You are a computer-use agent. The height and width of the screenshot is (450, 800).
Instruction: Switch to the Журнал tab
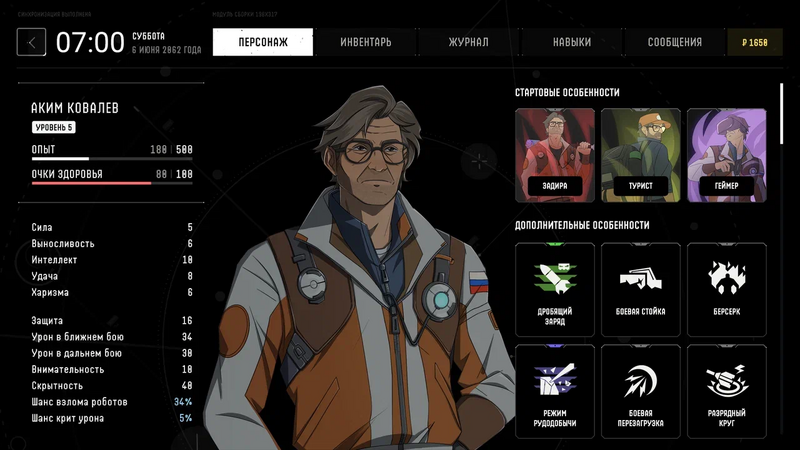pos(468,42)
